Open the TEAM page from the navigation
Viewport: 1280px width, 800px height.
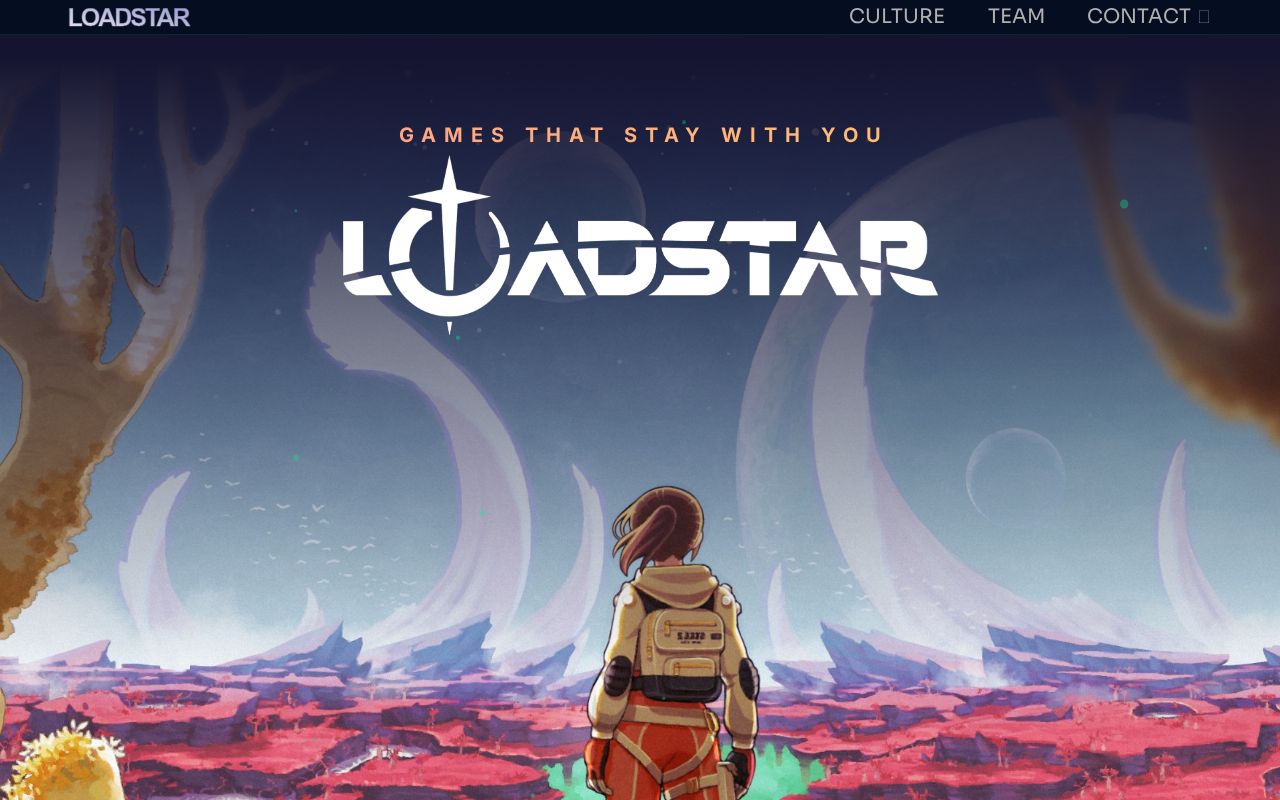click(x=1016, y=16)
